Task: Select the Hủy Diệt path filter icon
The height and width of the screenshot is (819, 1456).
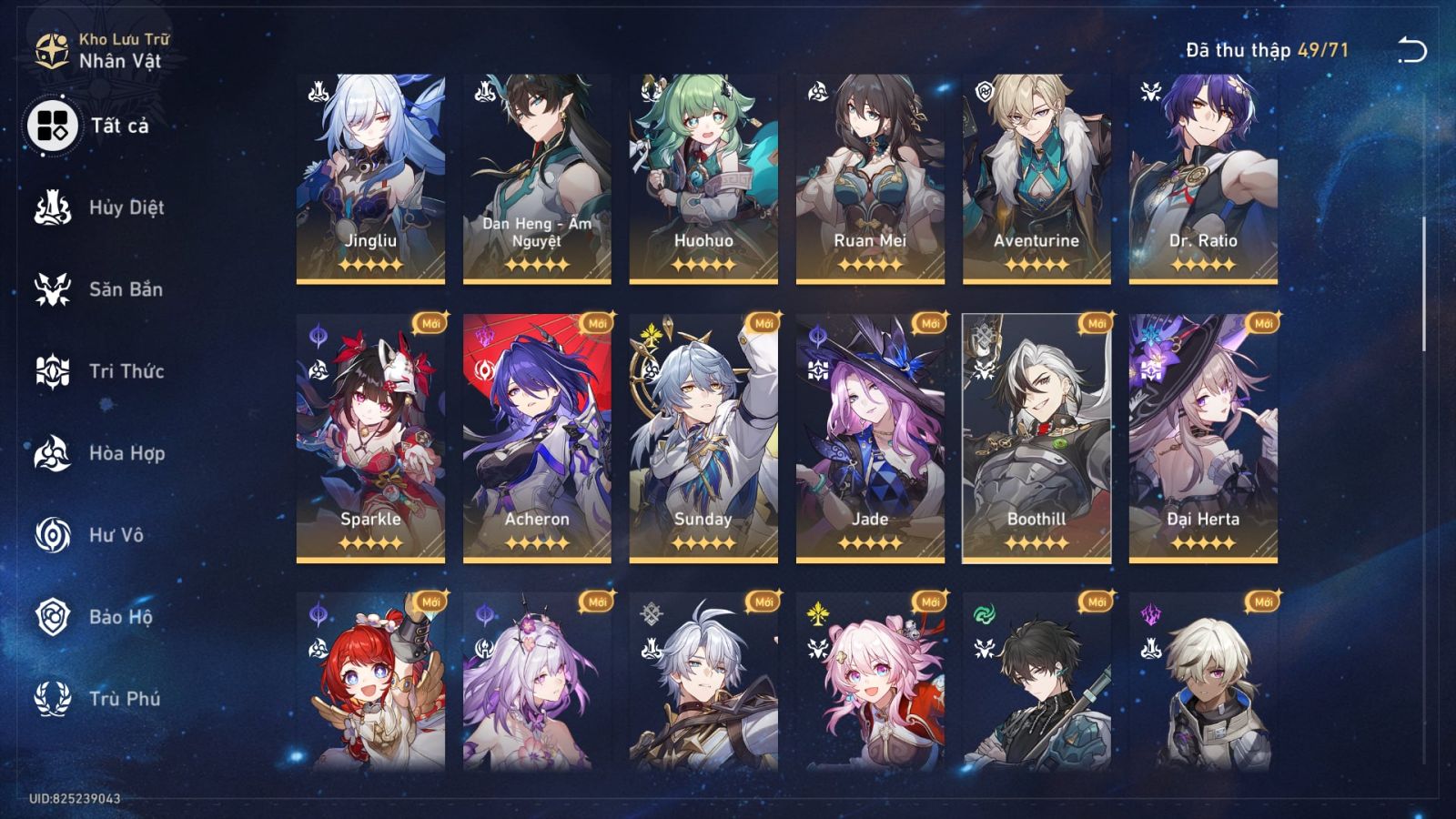Action: click(52, 207)
